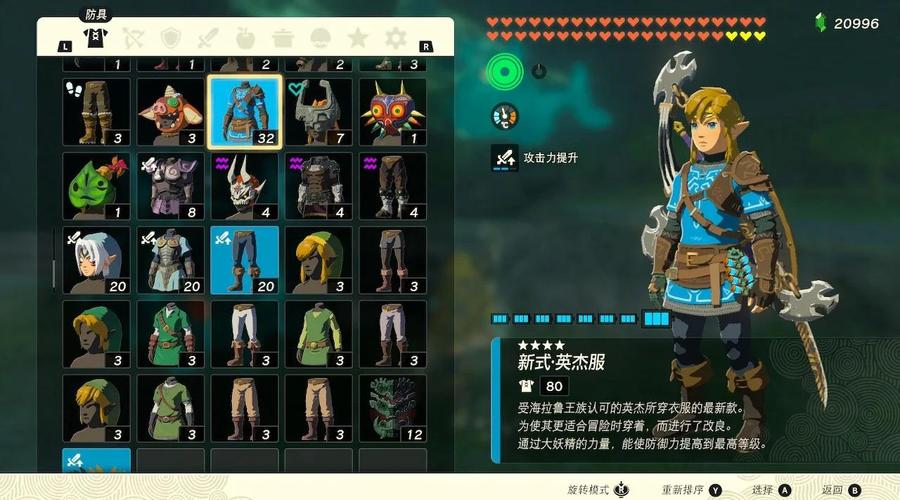This screenshot has height=500, width=900.
Task: Choose the Fierce Deity white-haired headpiece
Action: coord(97,260)
